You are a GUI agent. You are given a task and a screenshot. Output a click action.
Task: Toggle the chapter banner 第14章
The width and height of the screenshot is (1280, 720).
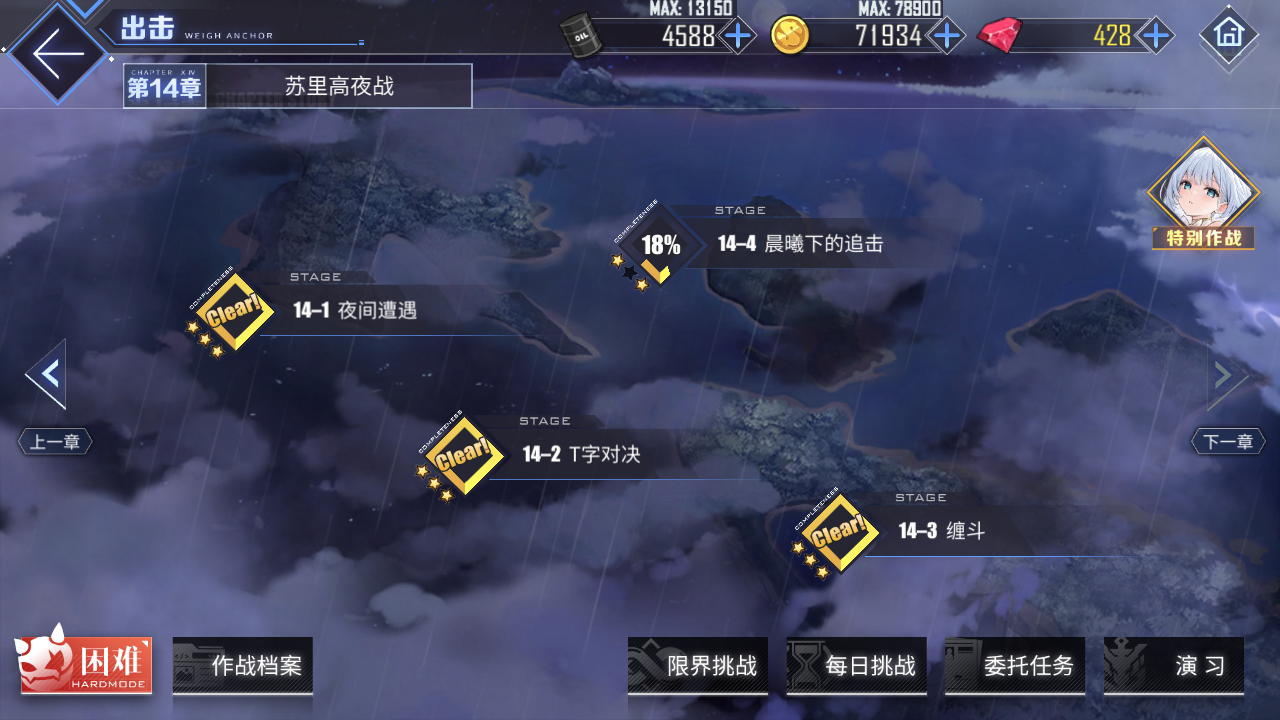[164, 86]
